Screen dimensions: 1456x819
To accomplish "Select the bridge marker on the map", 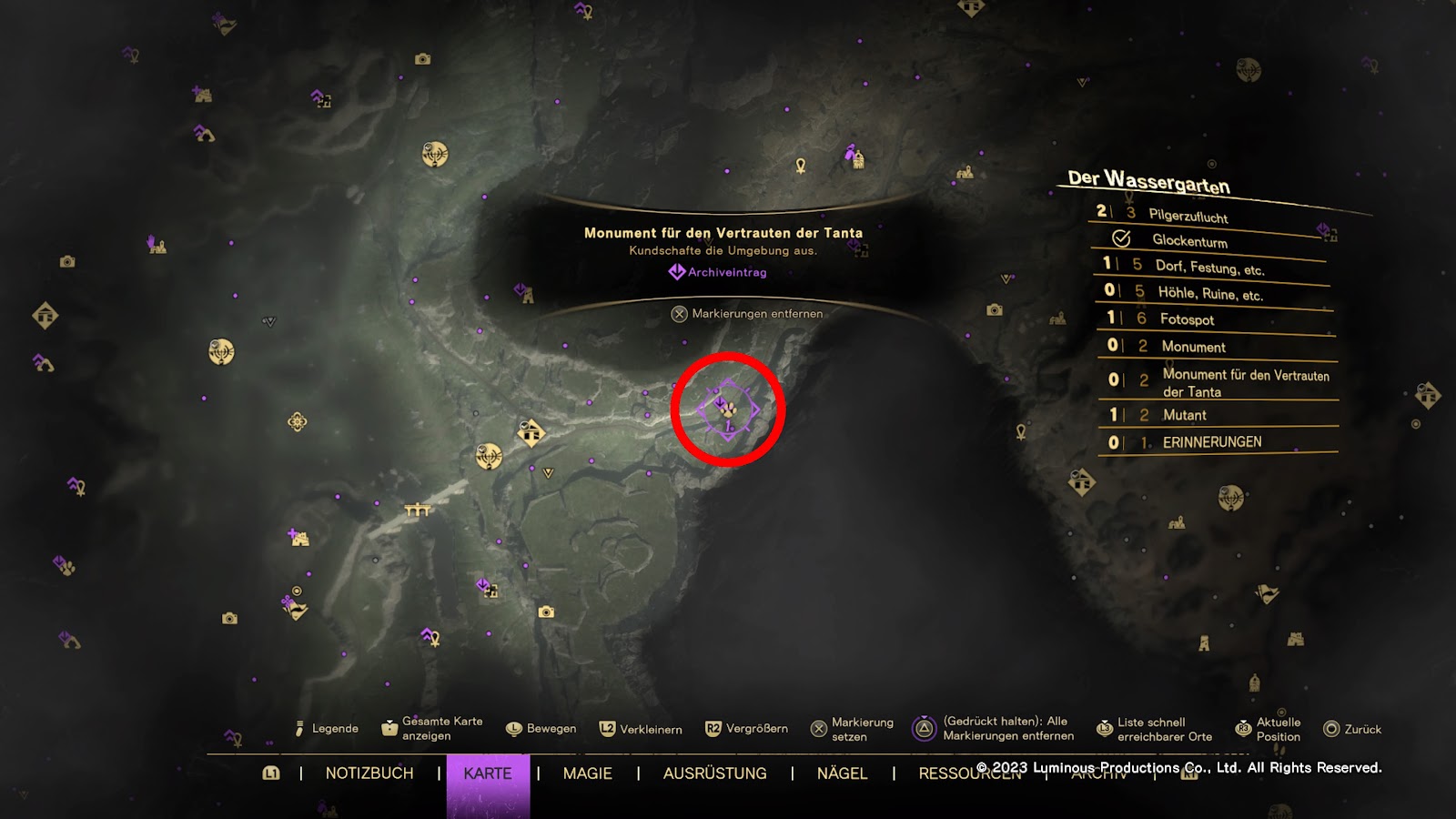I will 417,510.
